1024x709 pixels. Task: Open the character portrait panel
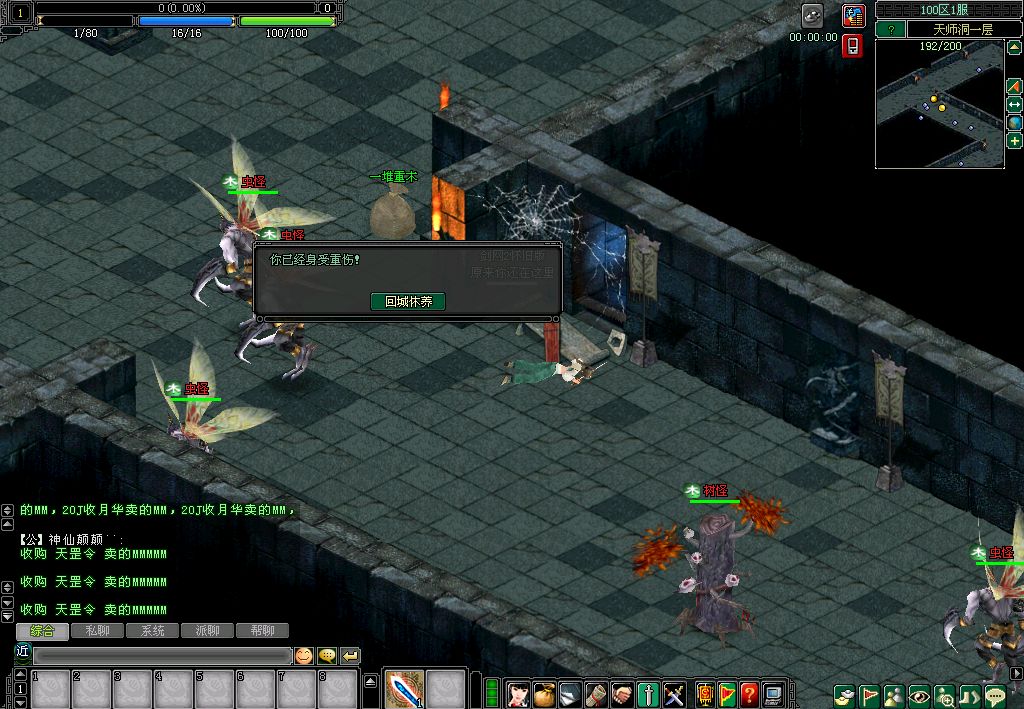[x=518, y=692]
